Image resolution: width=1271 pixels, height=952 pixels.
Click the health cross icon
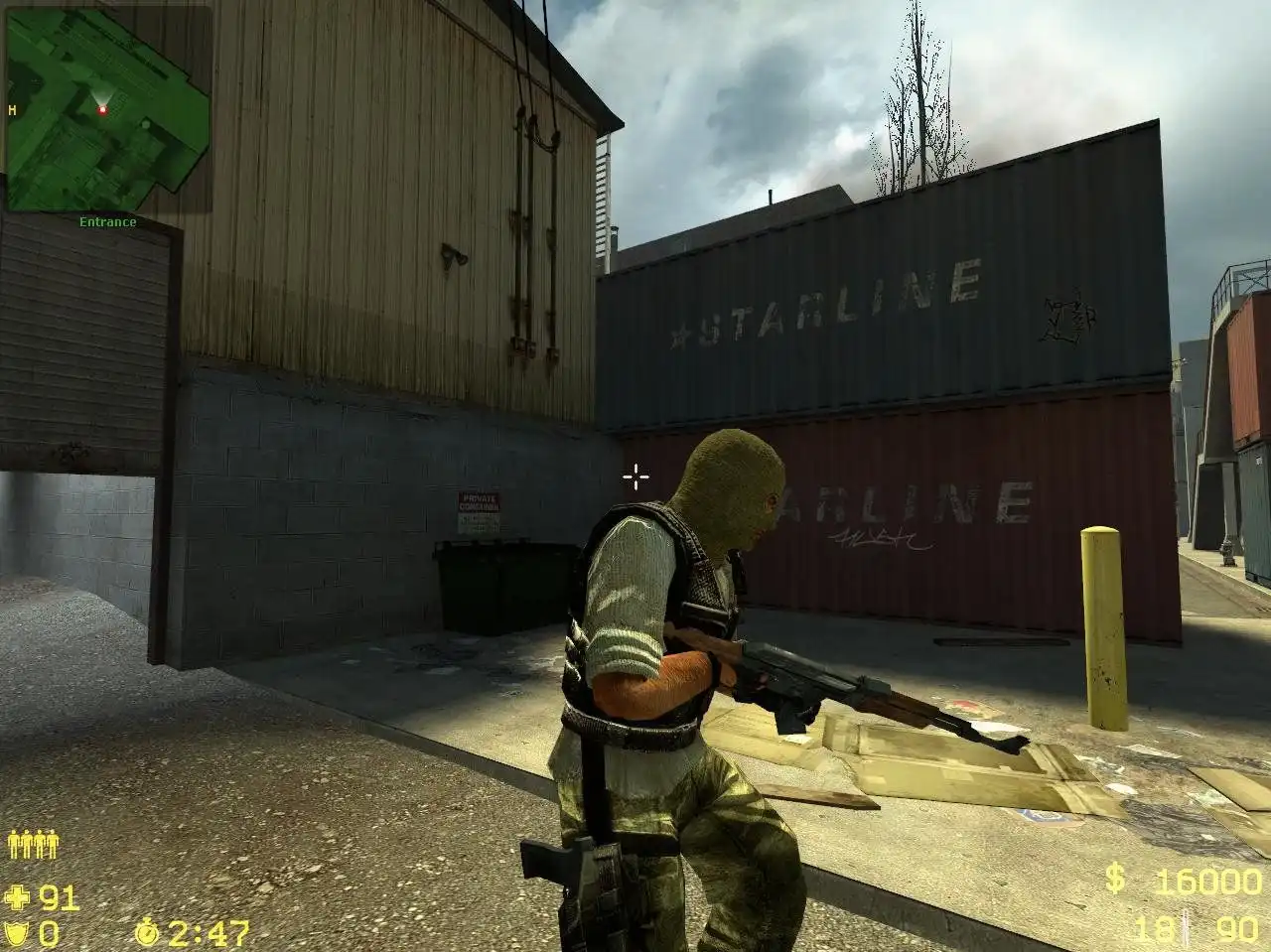18,898
